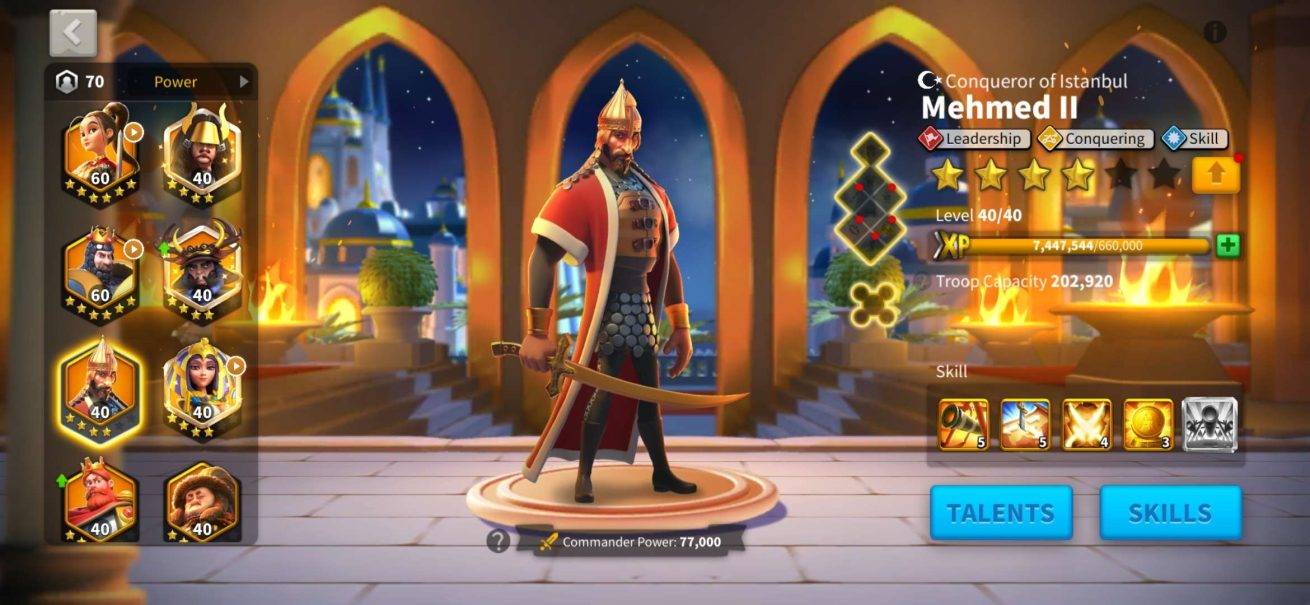The image size is (1310, 605).
Task: Open the SKILLS screen
Action: click(1170, 513)
